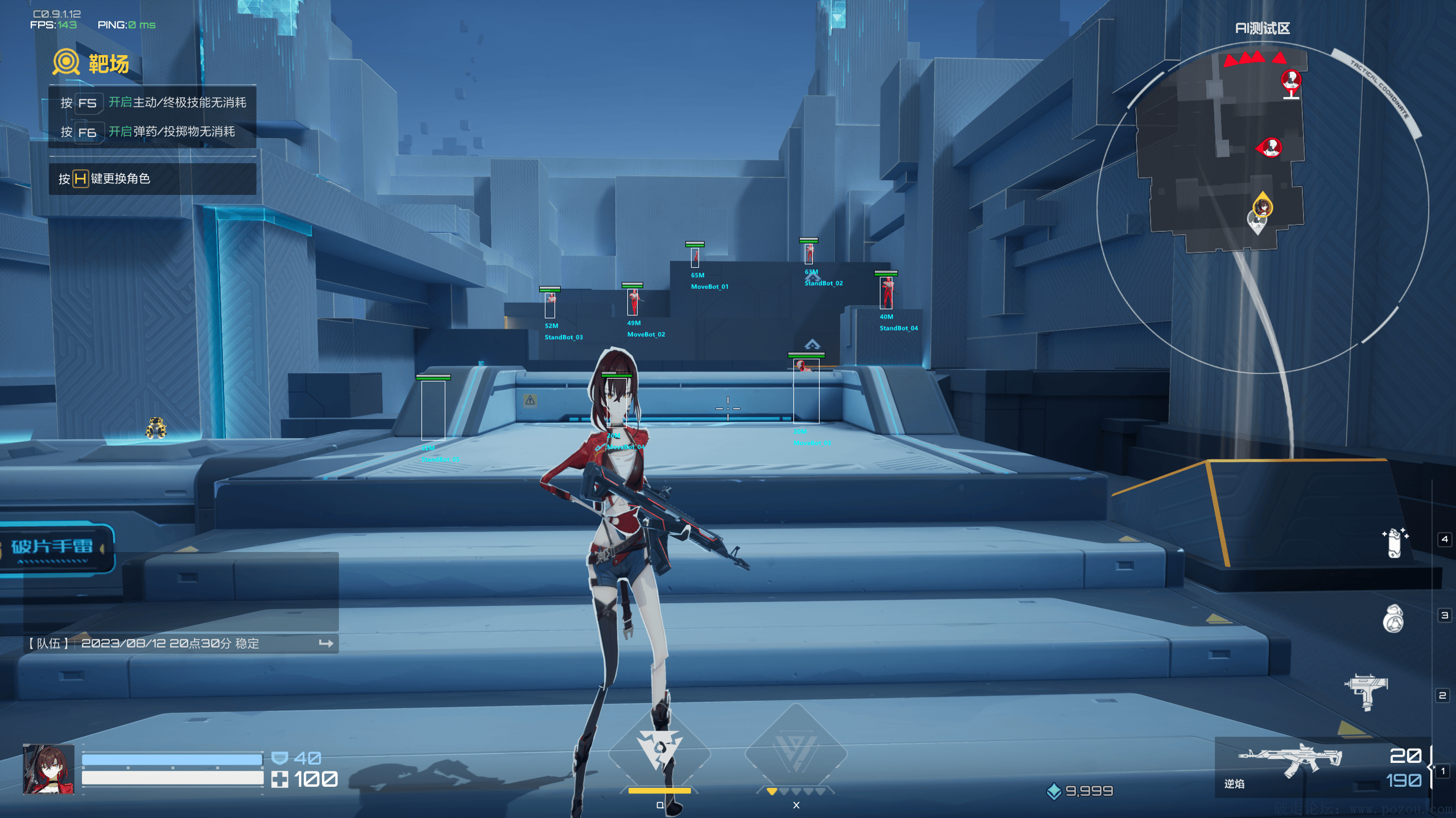Select the round robot gadget slot

pyautogui.click(x=1393, y=618)
